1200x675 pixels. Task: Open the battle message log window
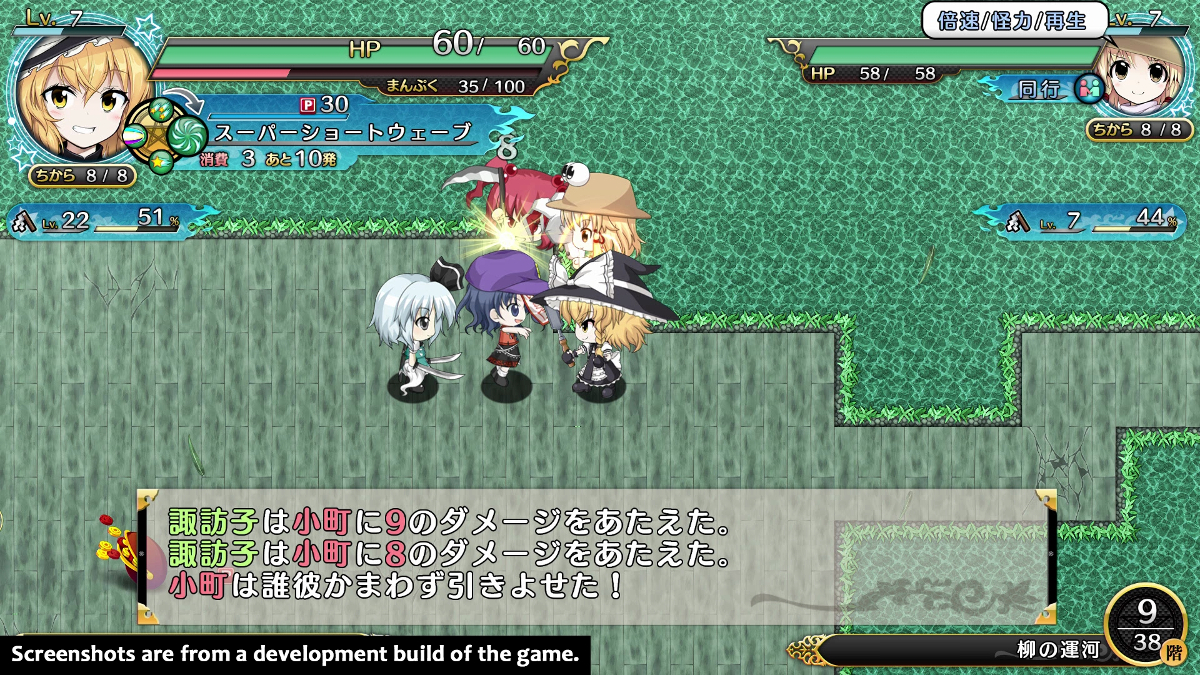click(x=596, y=555)
